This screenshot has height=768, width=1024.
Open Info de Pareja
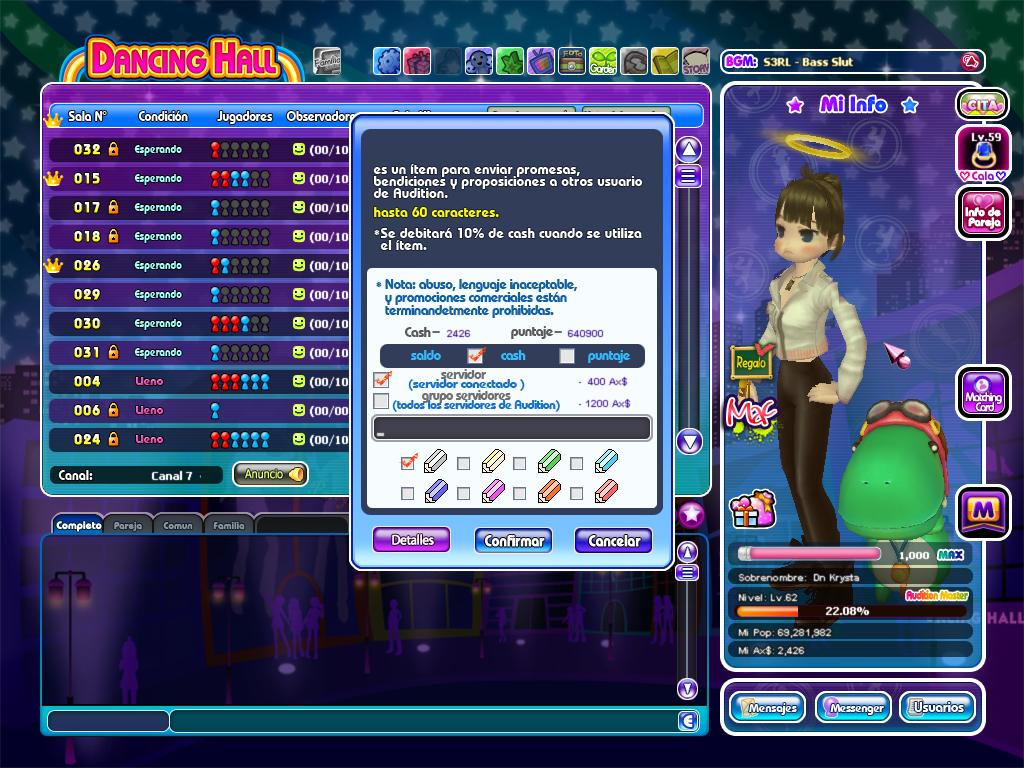pos(983,213)
